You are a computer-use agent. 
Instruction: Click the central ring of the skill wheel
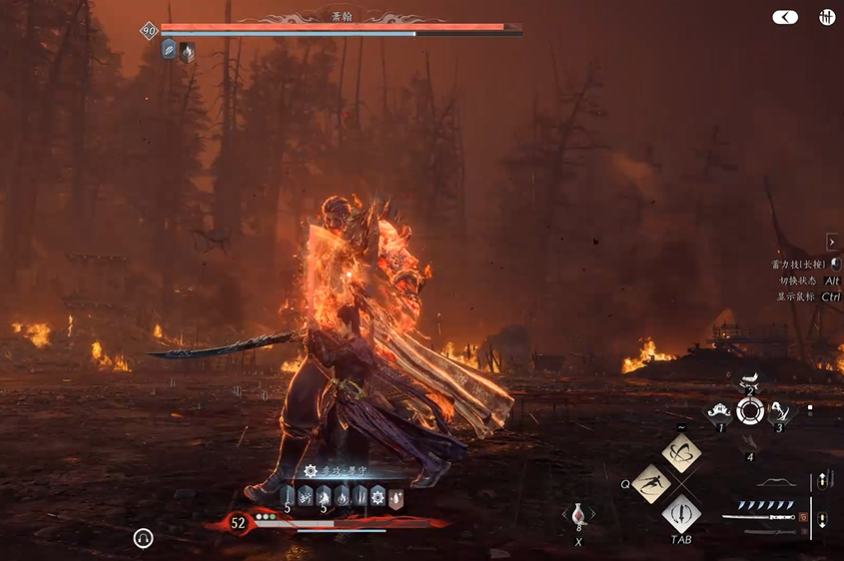click(750, 410)
